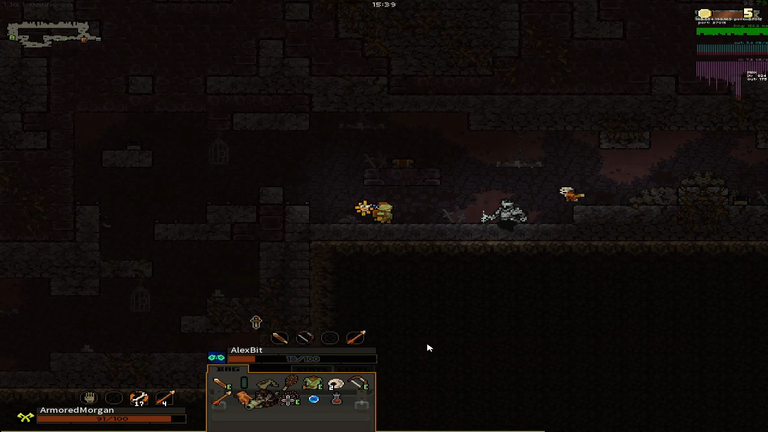768x432 pixels.
Task: Pick the blue gem in the bag
Action: (314, 400)
